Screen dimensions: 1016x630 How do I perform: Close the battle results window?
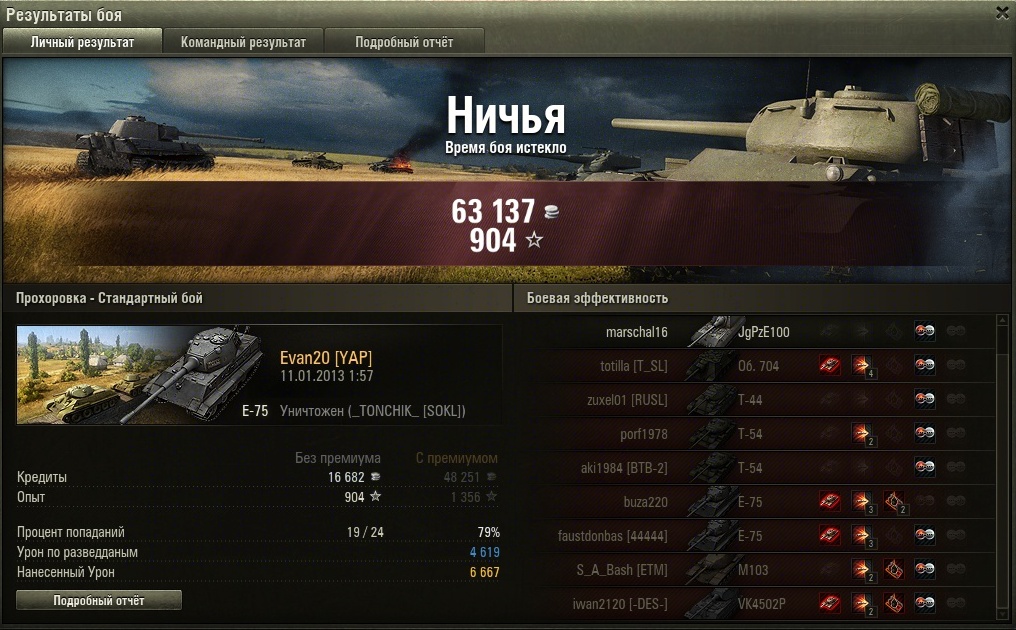pos(1002,13)
